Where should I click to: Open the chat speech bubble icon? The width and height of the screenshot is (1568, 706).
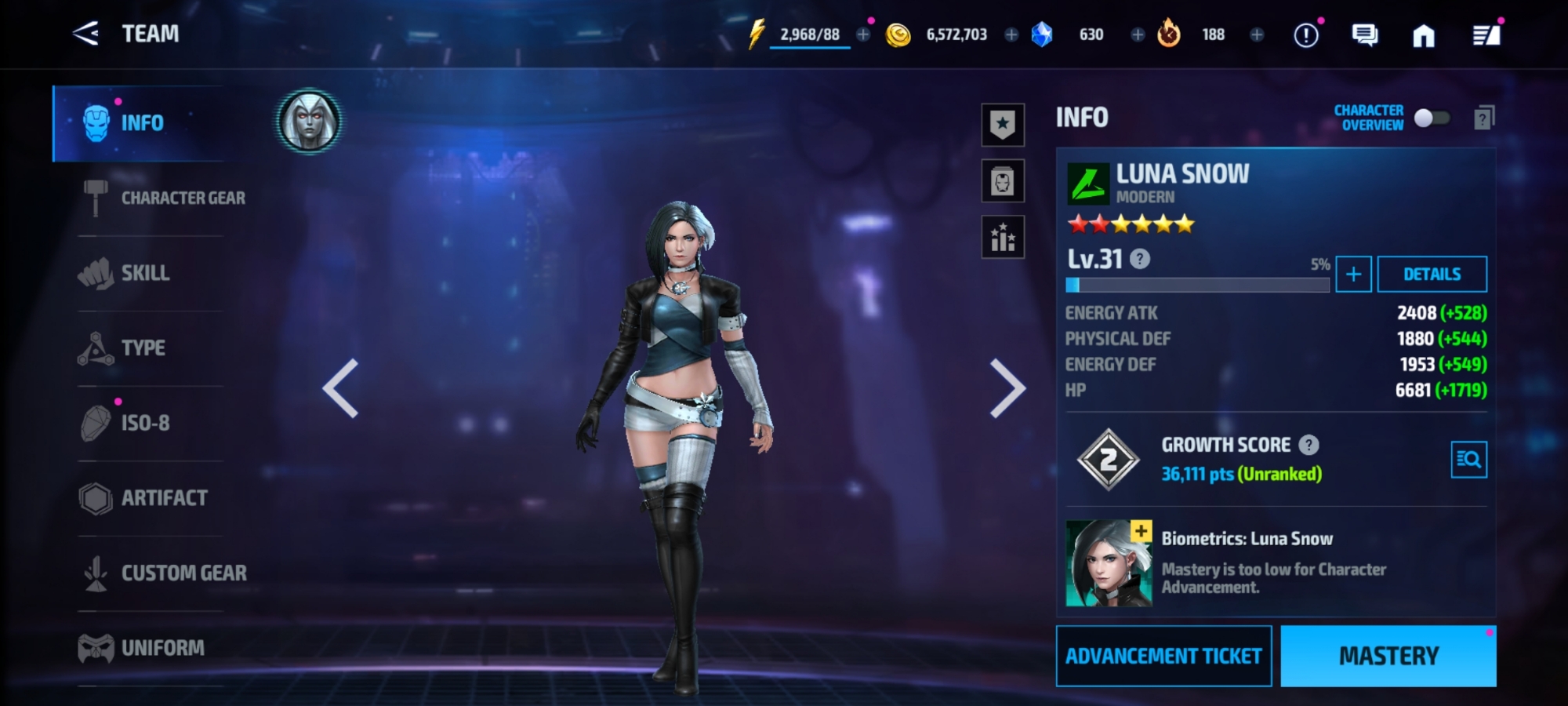point(1364,35)
